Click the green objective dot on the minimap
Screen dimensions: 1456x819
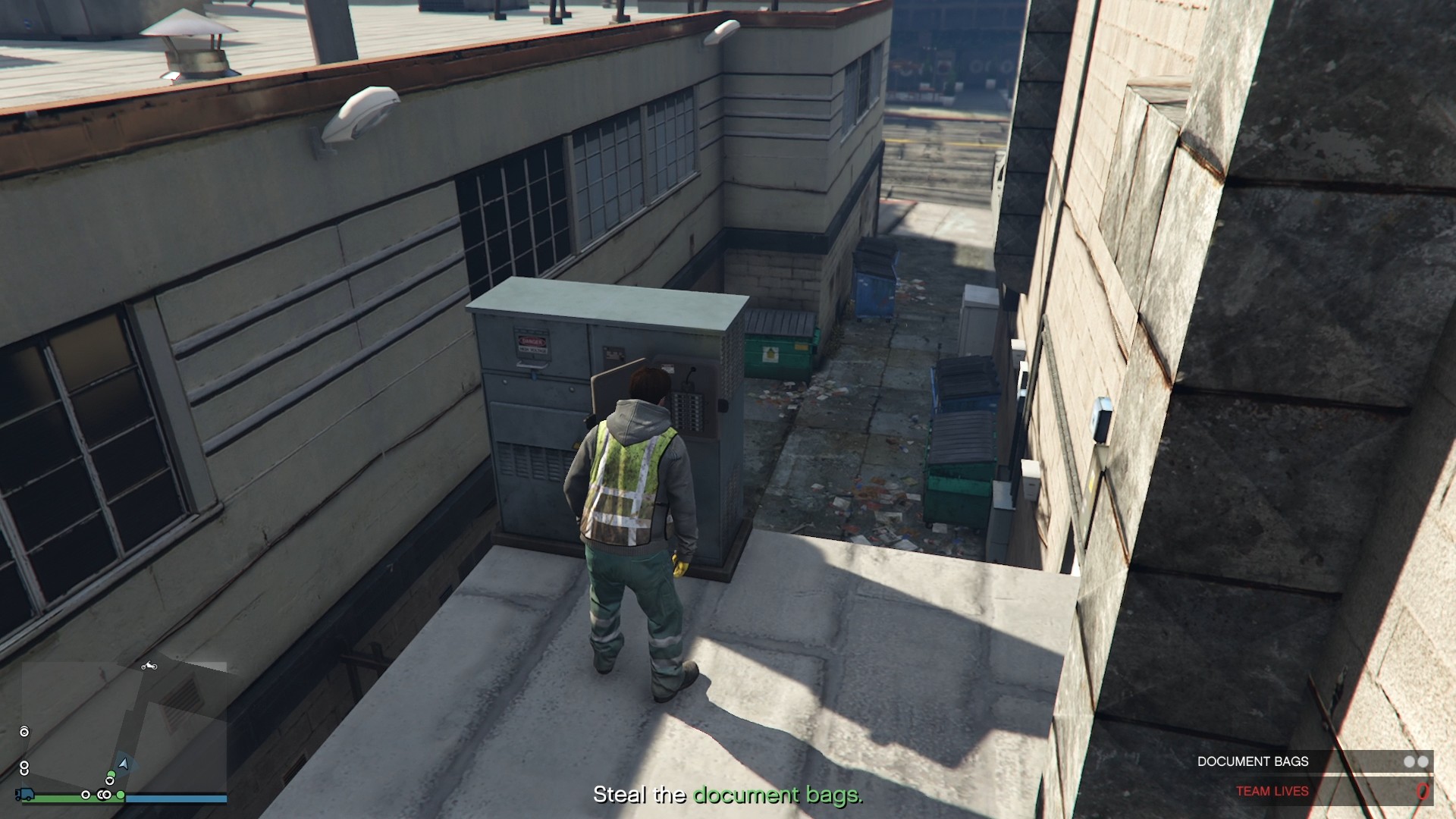pos(111,773)
